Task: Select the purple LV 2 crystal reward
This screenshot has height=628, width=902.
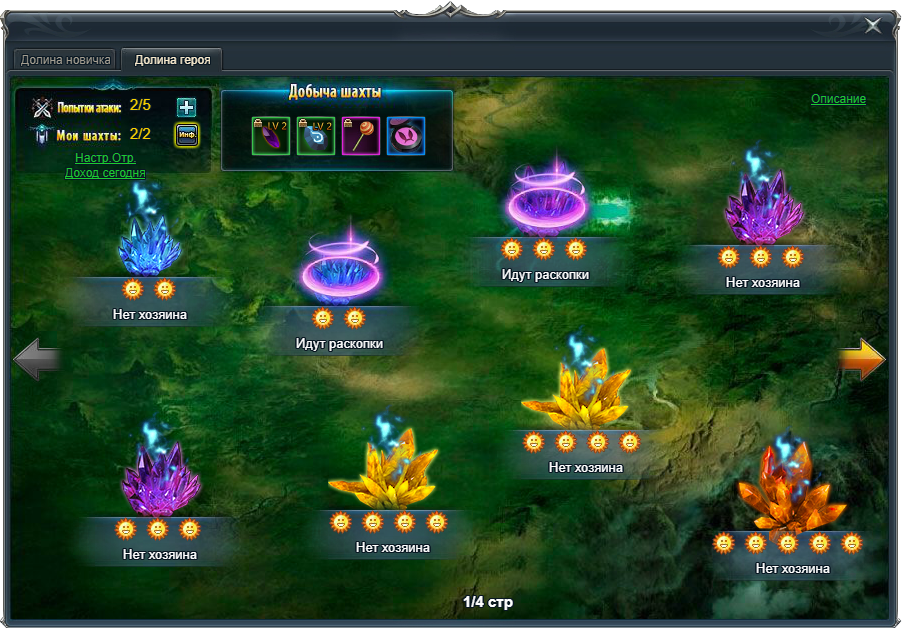Action: click(x=271, y=135)
